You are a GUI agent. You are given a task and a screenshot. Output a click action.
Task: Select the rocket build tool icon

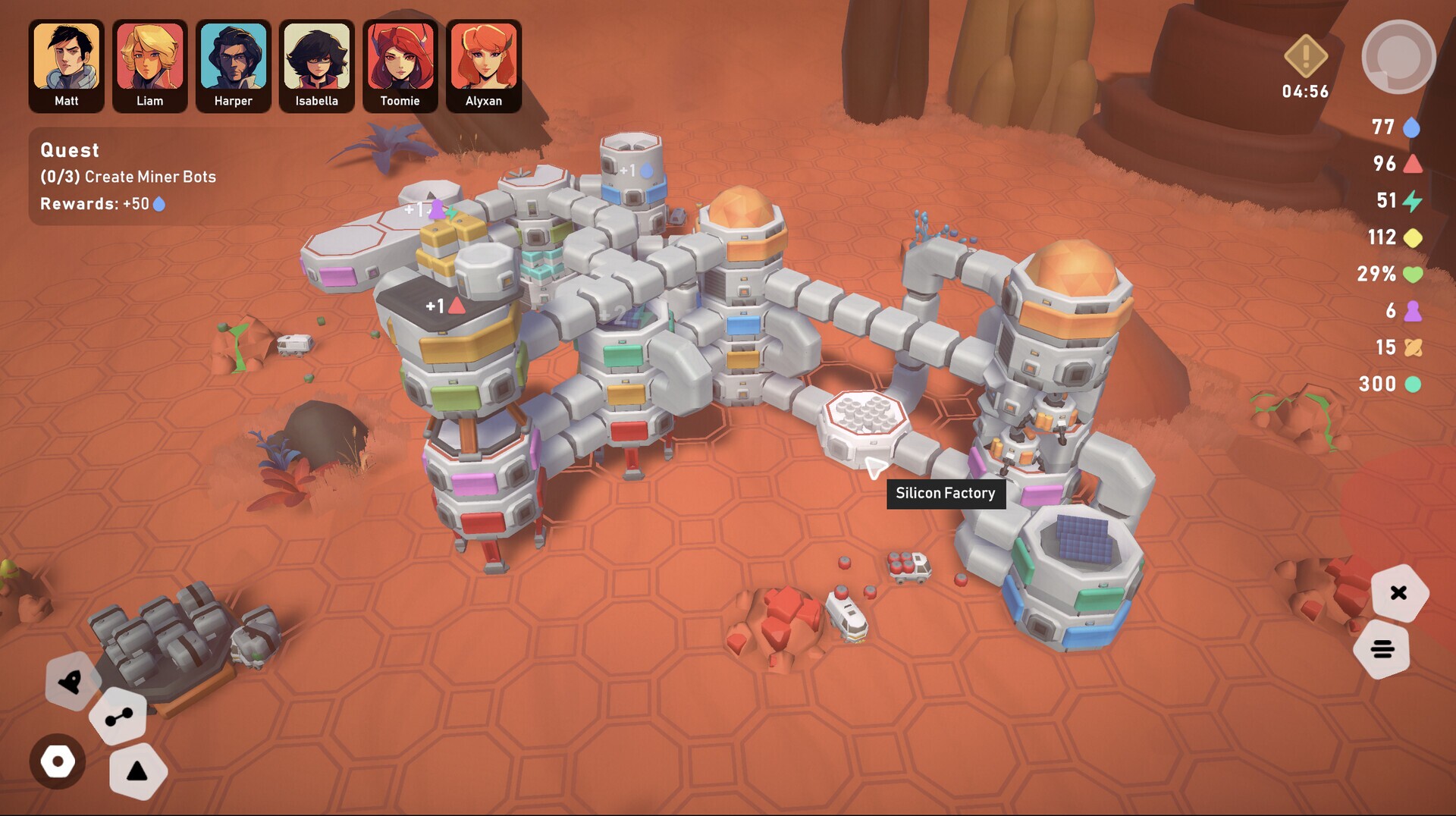[70, 683]
